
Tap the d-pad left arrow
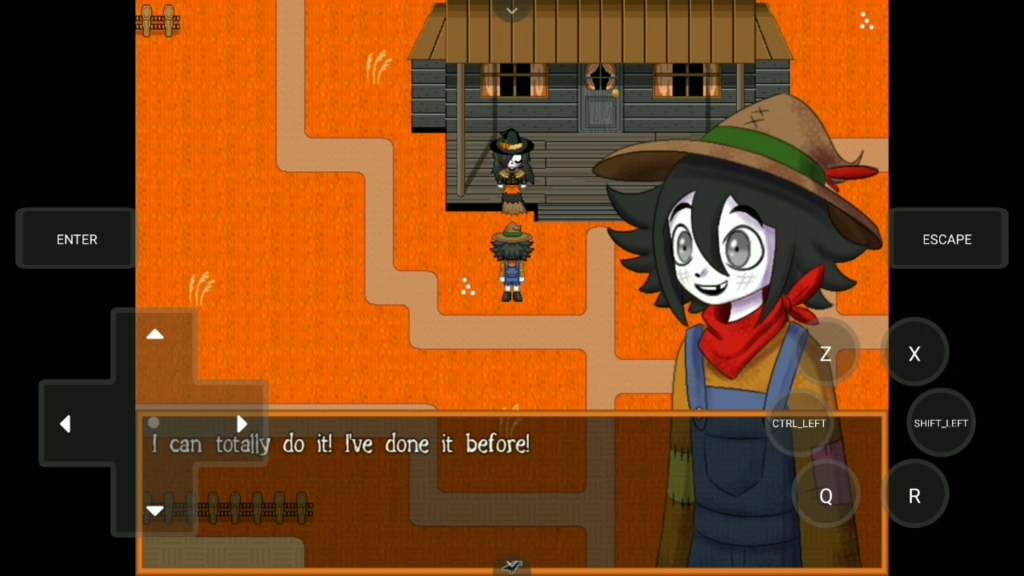(x=65, y=424)
